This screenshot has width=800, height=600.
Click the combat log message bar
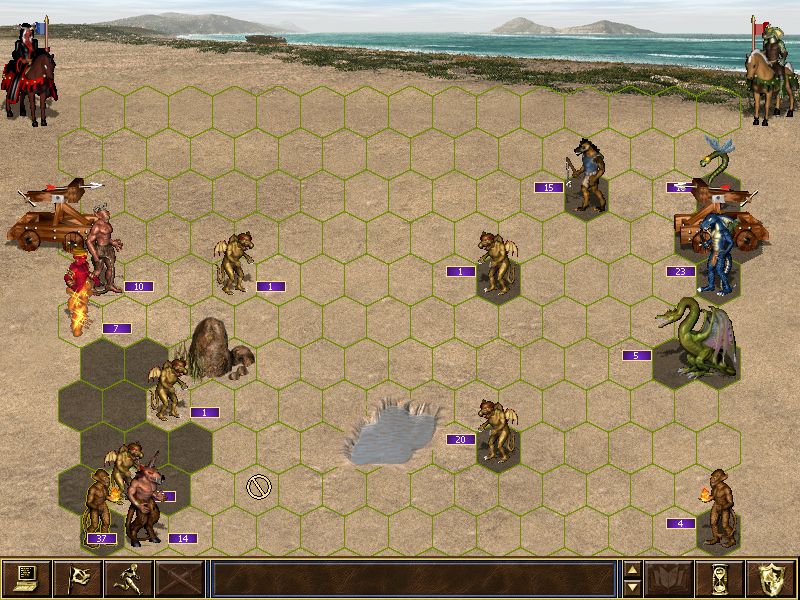pyautogui.click(x=413, y=578)
